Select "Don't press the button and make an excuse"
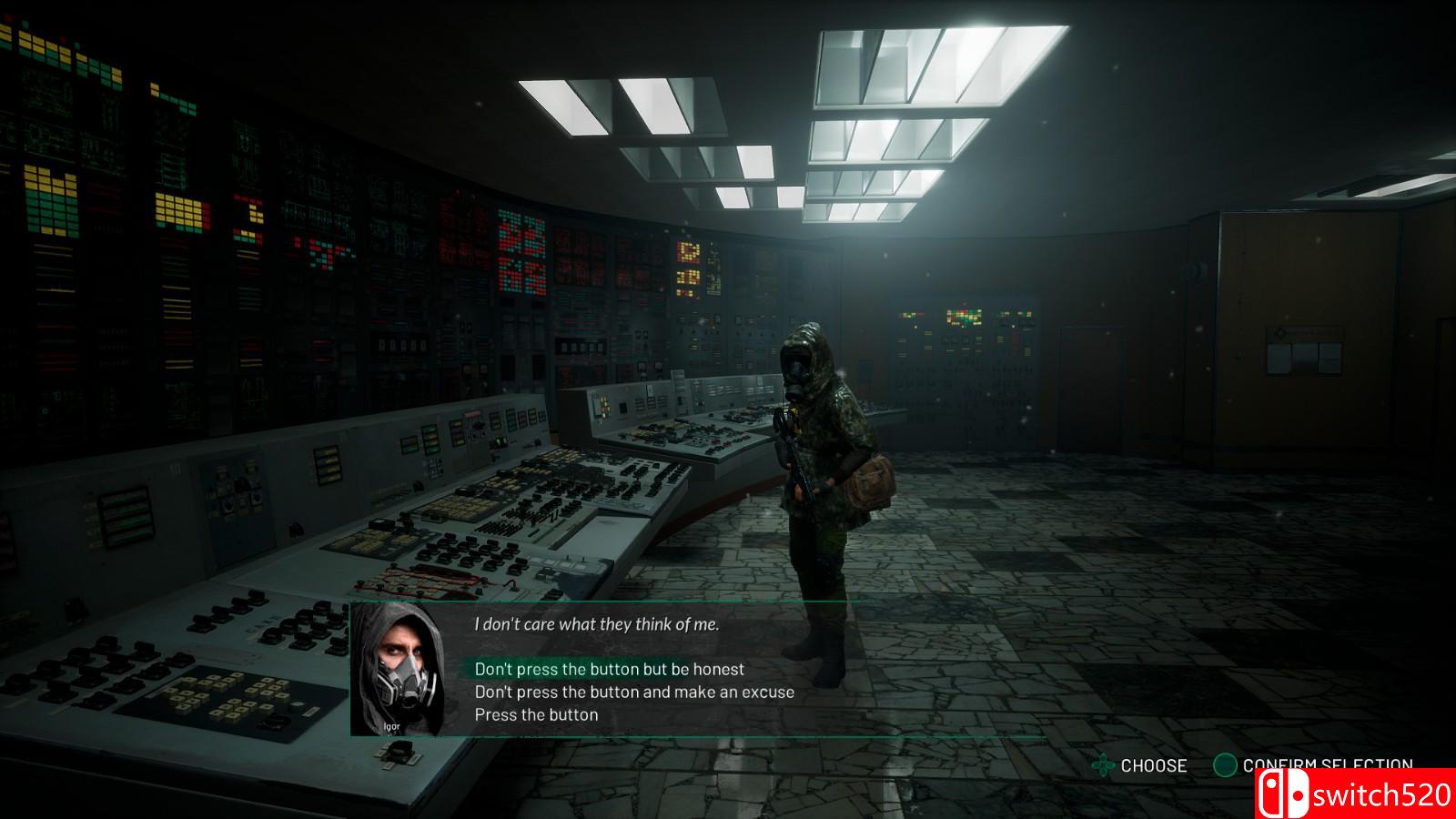The image size is (1456, 819). 634,693
